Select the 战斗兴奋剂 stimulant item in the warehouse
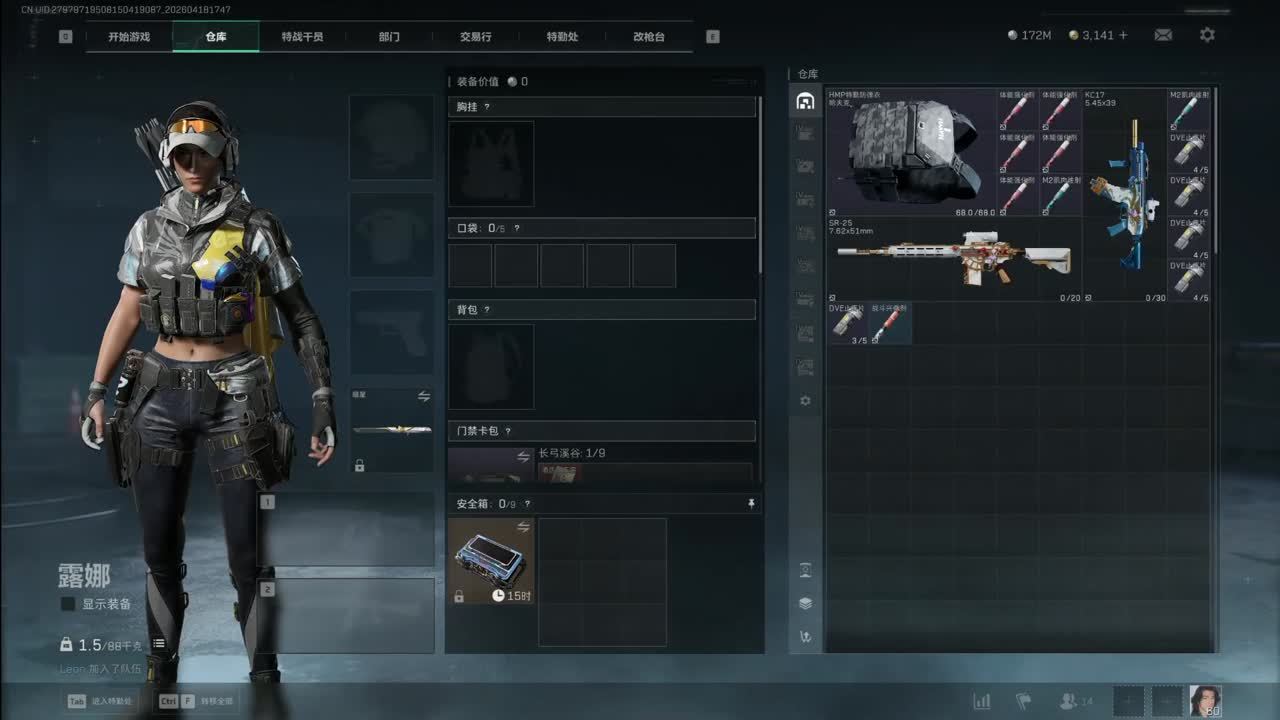The height and width of the screenshot is (720, 1280). (x=891, y=324)
